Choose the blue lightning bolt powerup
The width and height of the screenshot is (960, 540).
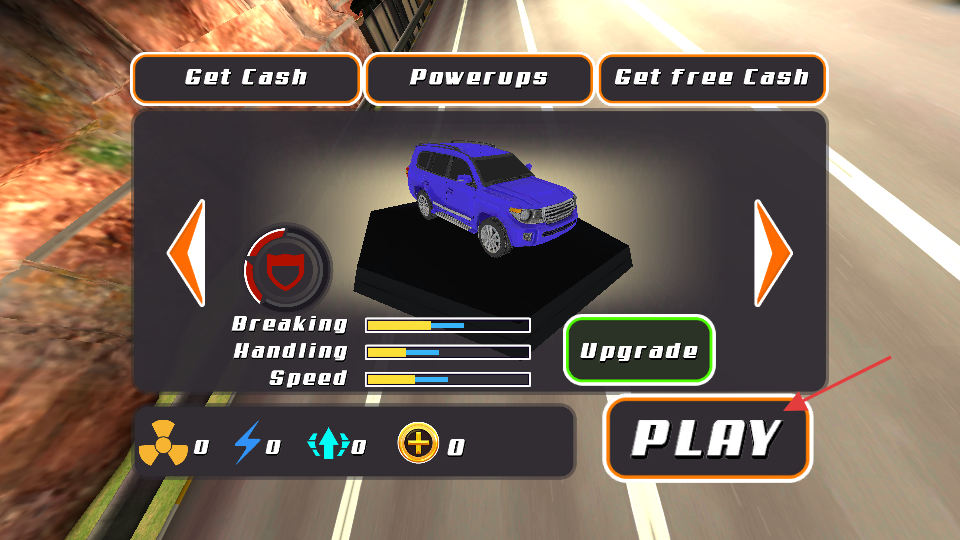(246, 443)
